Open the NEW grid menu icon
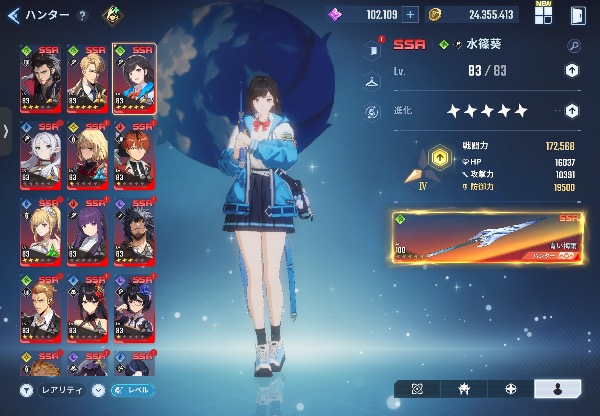The height and width of the screenshot is (416, 600). pos(543,14)
